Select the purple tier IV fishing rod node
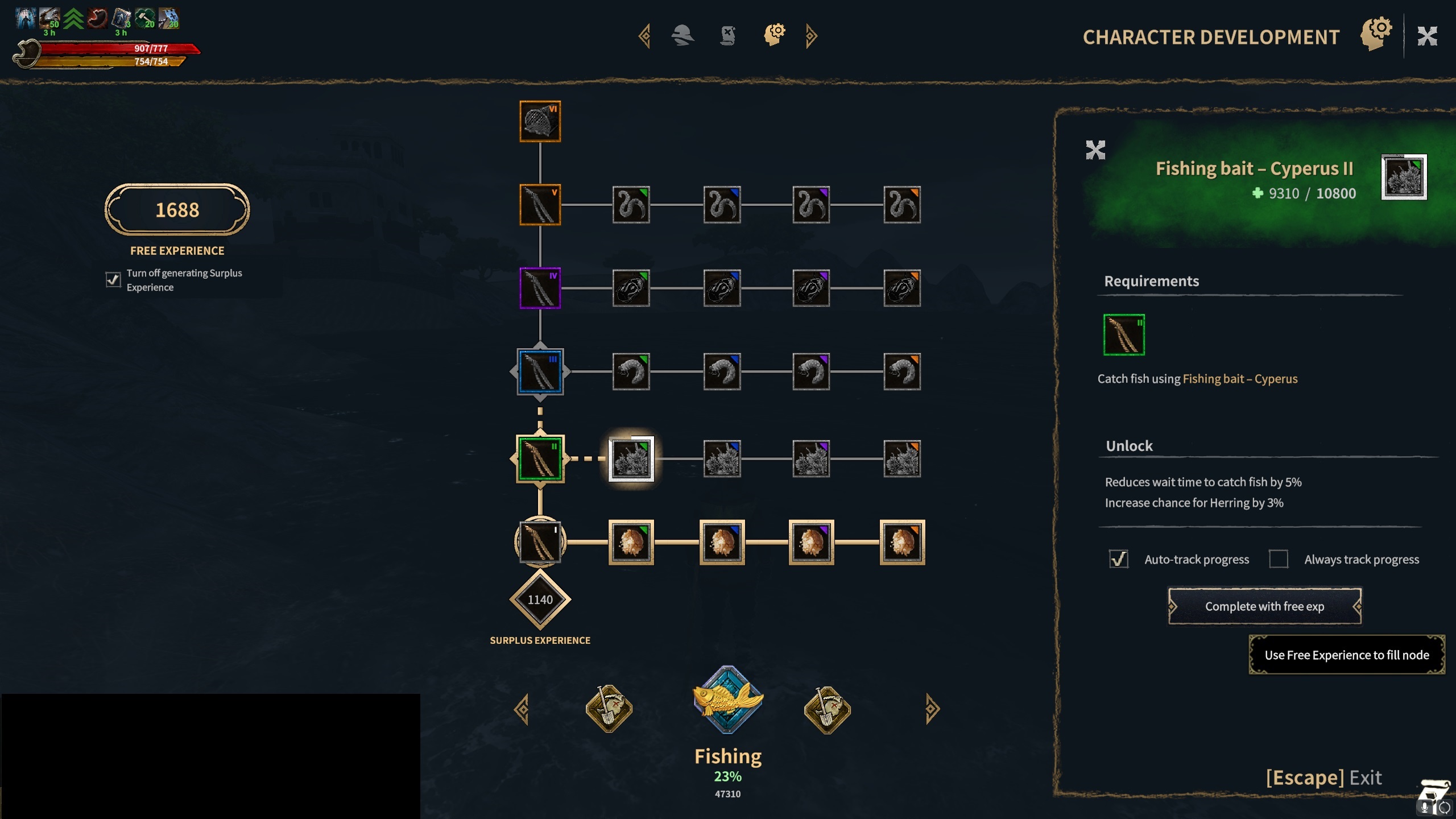The image size is (1456, 819). pos(540,288)
